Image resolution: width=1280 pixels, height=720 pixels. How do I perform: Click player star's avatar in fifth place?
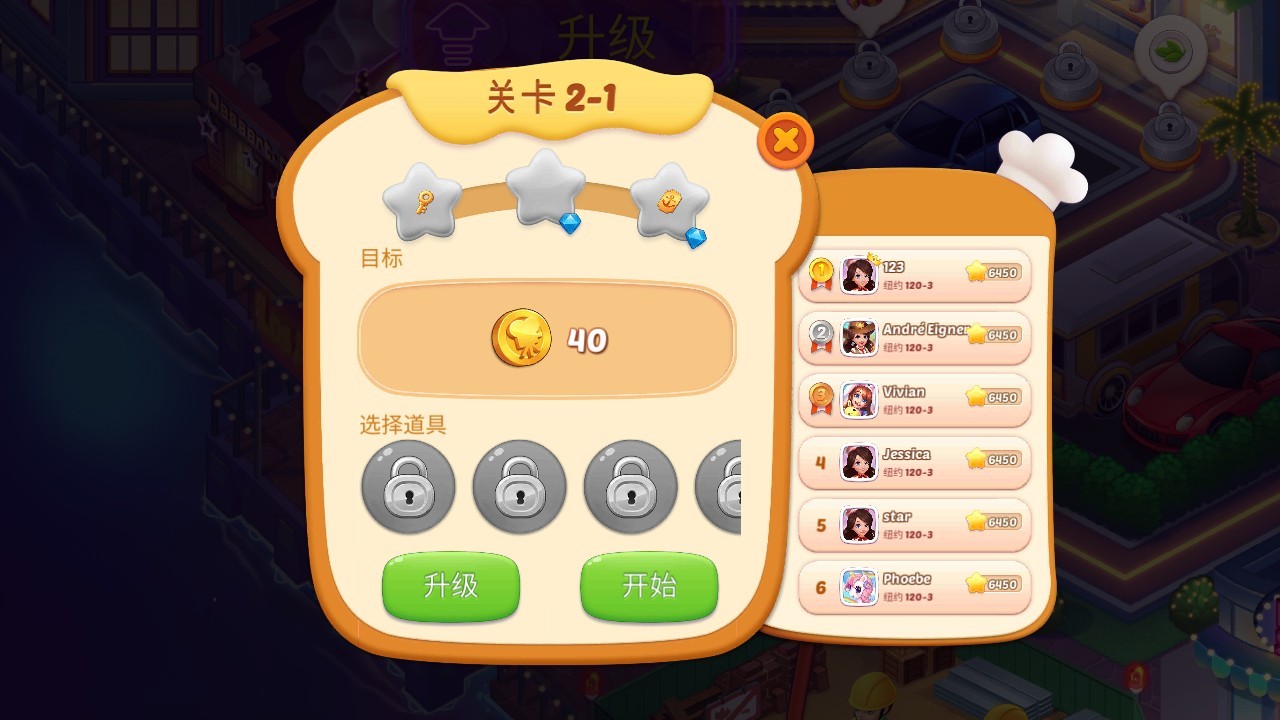(857, 523)
